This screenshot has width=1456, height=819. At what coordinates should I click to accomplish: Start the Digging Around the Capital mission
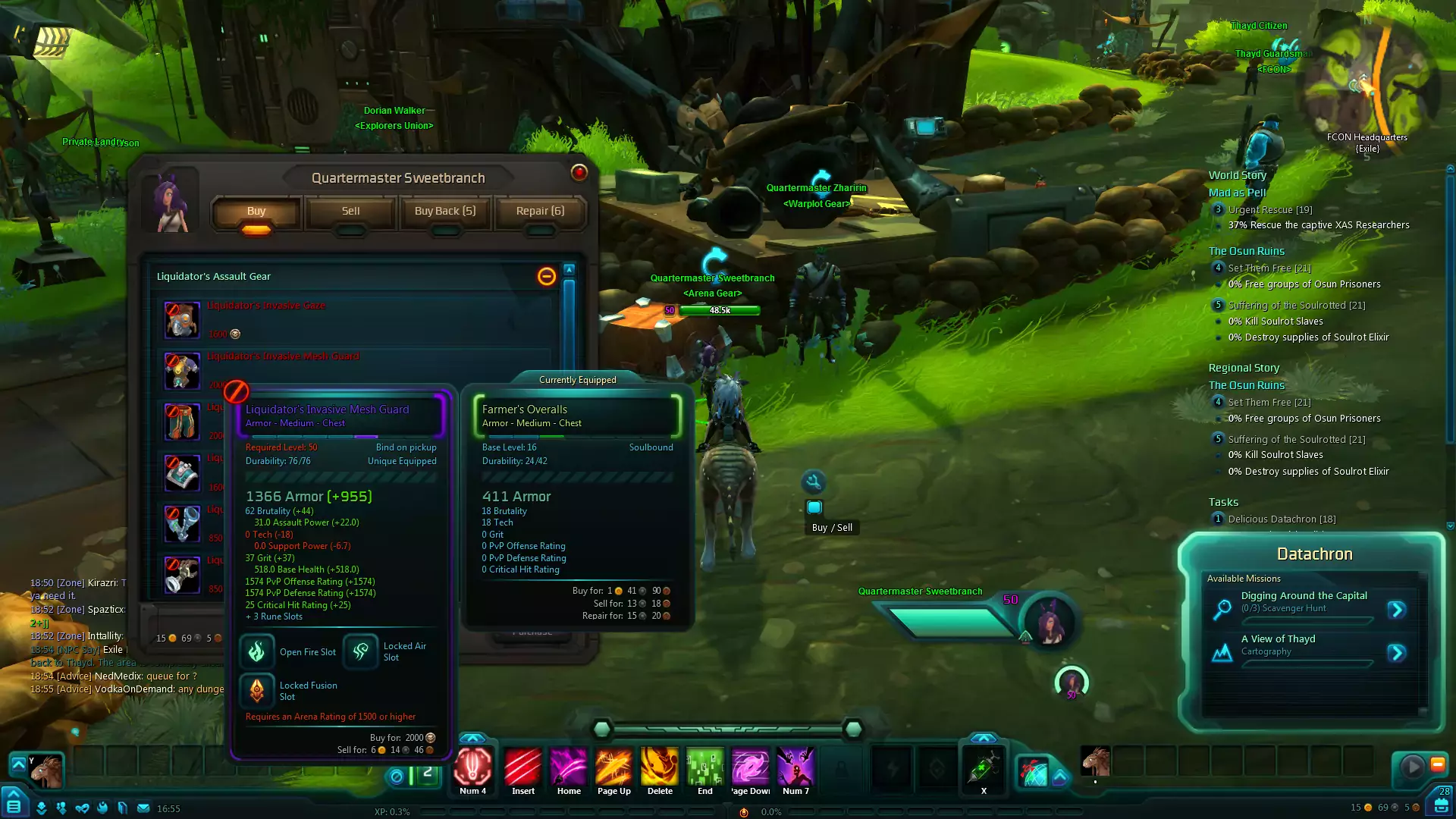pyautogui.click(x=1397, y=610)
